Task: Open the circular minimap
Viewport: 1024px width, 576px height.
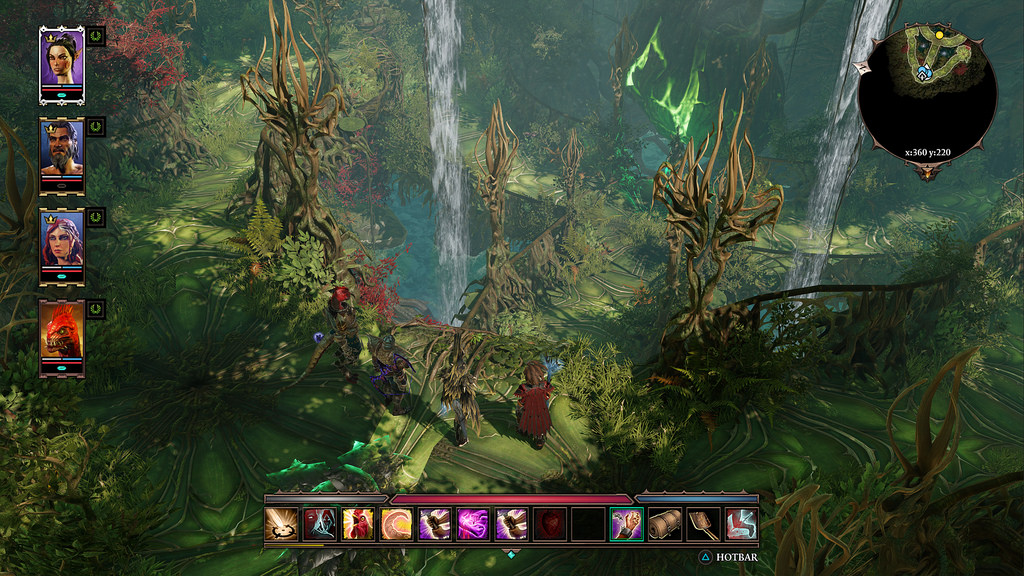Action: (927, 96)
